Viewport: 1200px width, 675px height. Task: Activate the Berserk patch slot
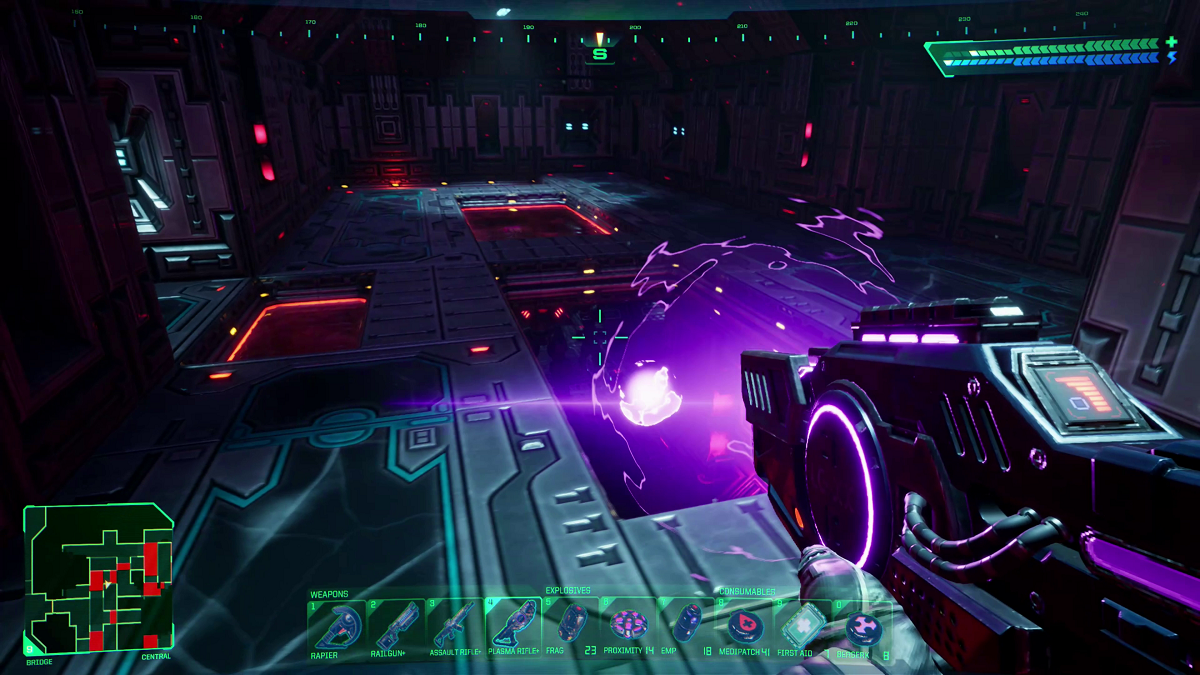861,628
